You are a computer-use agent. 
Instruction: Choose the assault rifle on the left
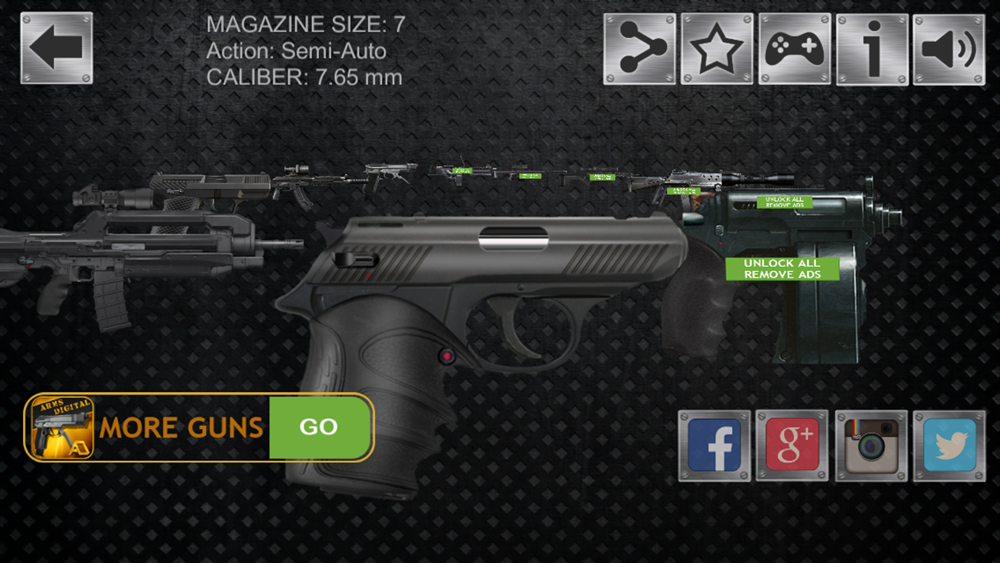click(x=120, y=255)
